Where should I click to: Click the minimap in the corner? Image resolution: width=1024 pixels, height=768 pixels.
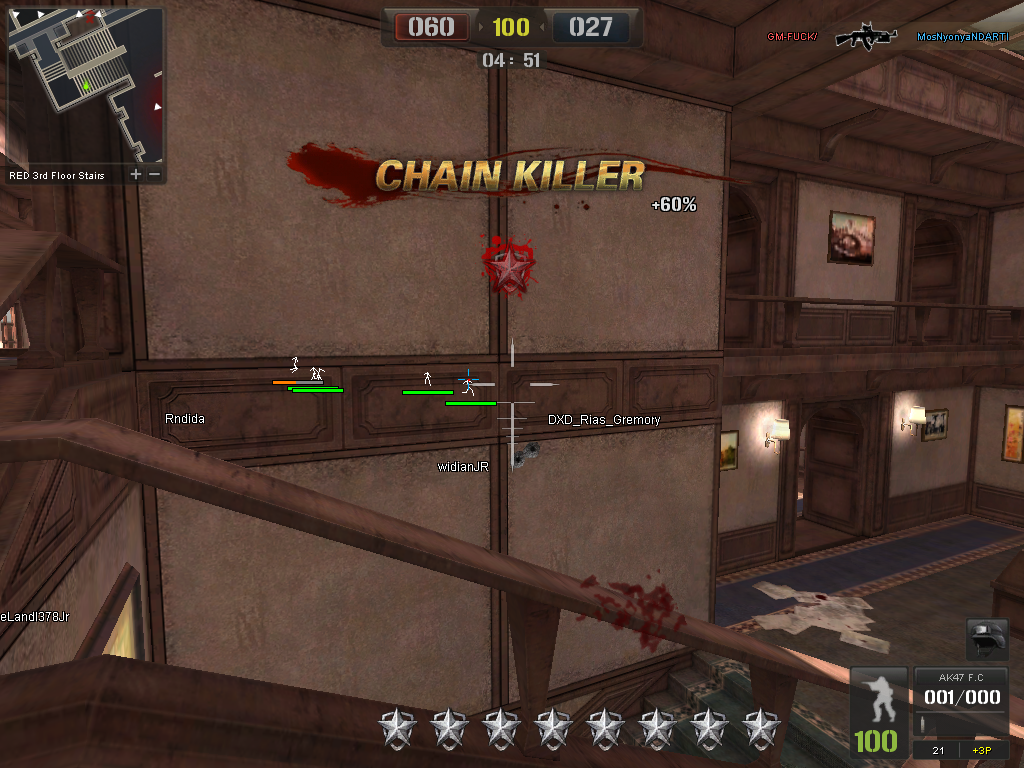[85, 86]
